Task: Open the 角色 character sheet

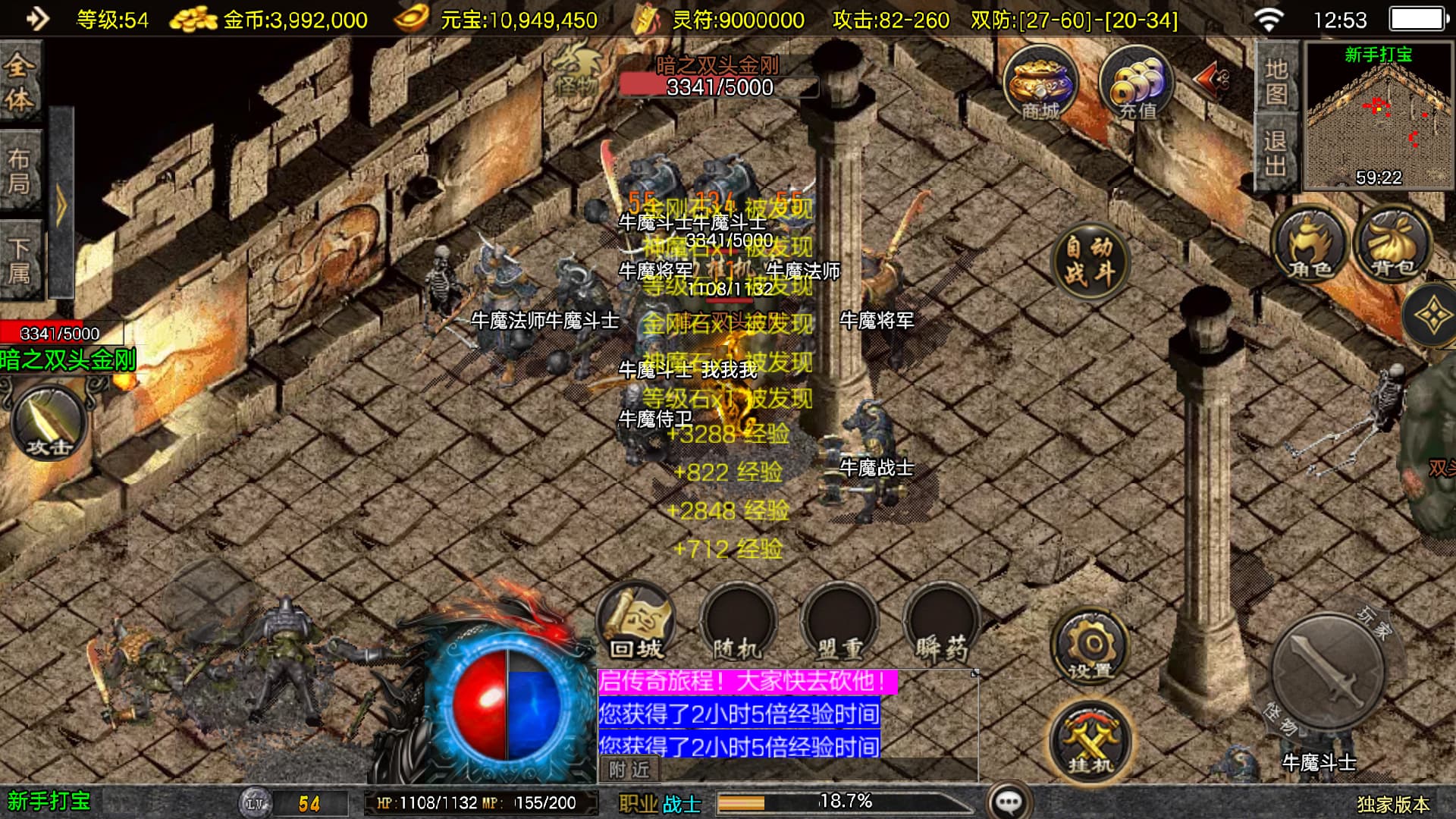Action: tap(1310, 244)
